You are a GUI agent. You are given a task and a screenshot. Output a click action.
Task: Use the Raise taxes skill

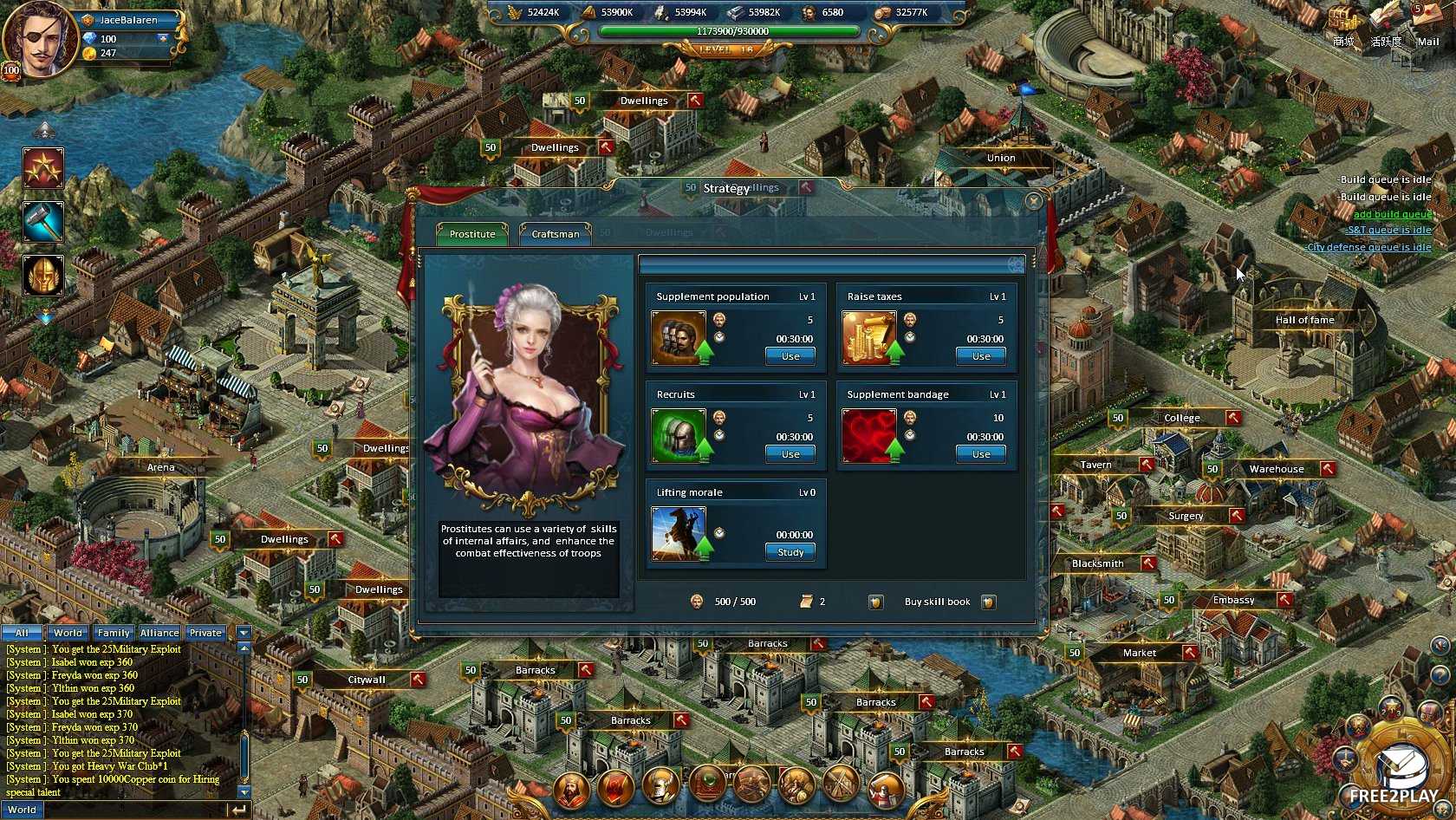(980, 356)
